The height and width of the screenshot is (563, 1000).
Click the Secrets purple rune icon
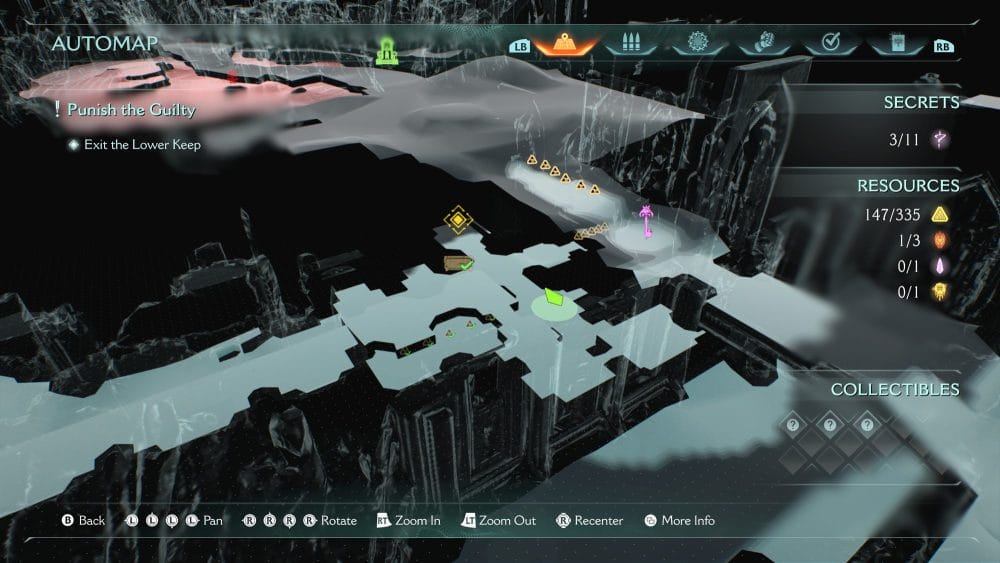point(940,140)
